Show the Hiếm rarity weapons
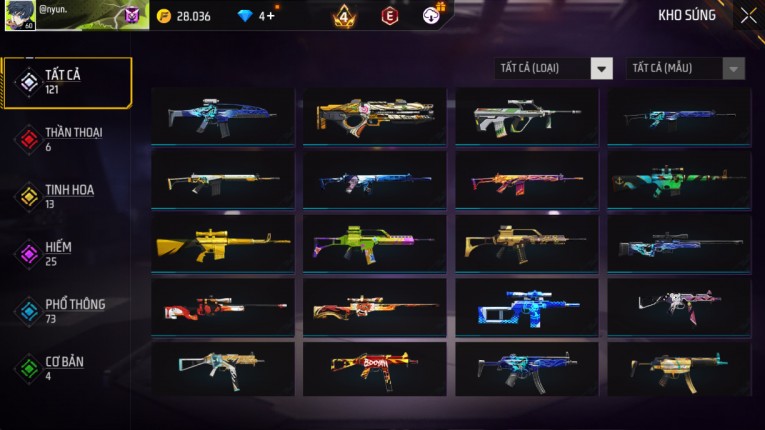Image resolution: width=765 pixels, height=430 pixels. [x=58, y=253]
